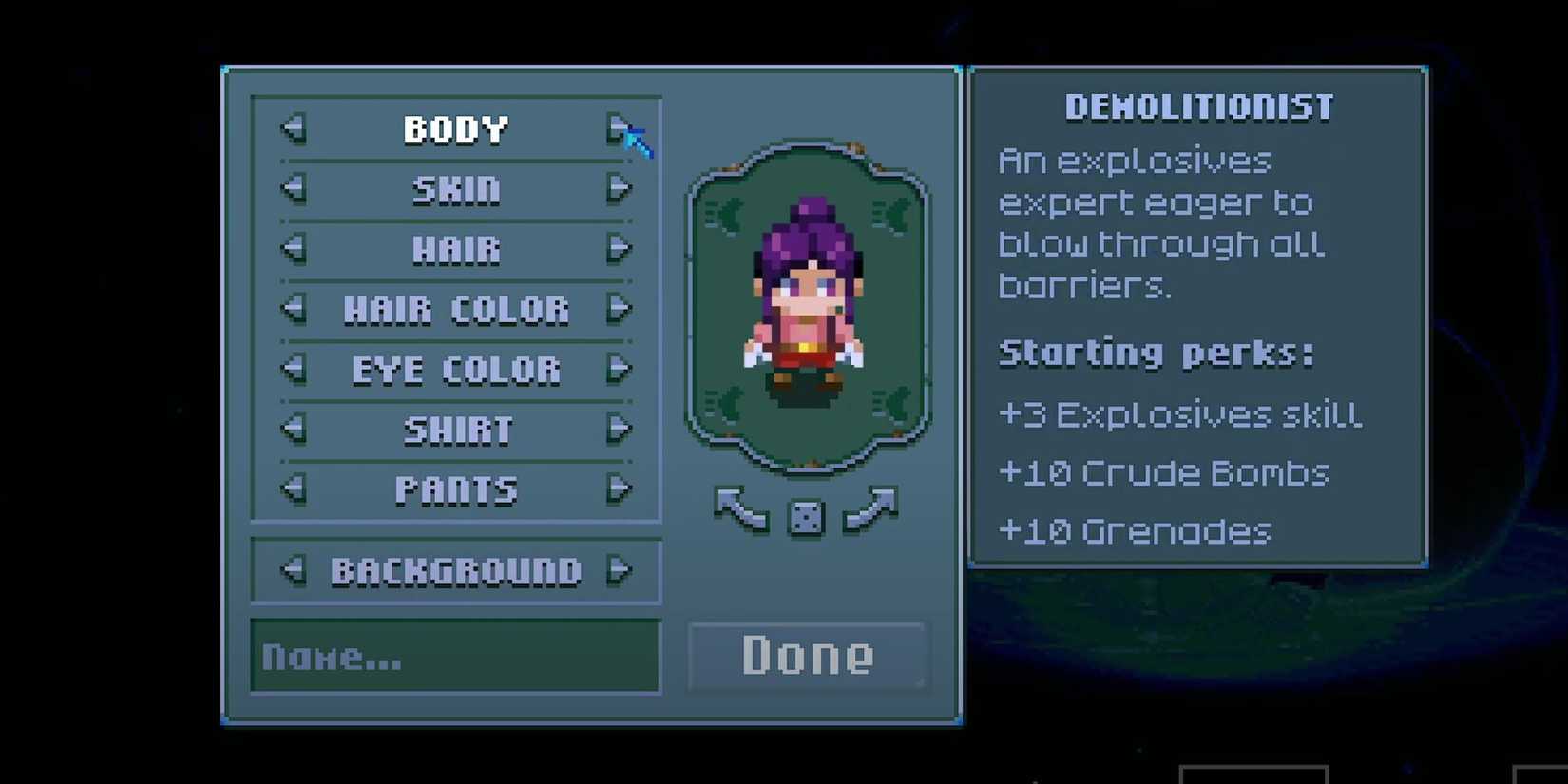Click the PANTS category label
1568x784 pixels.
pyautogui.click(x=456, y=490)
